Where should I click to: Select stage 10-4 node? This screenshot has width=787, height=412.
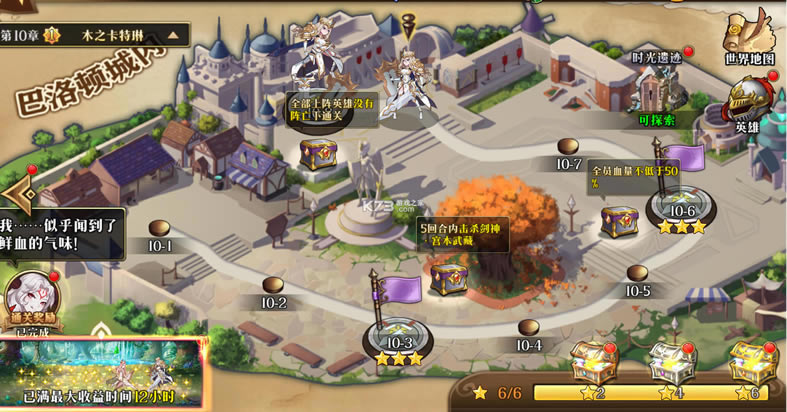[529, 331]
